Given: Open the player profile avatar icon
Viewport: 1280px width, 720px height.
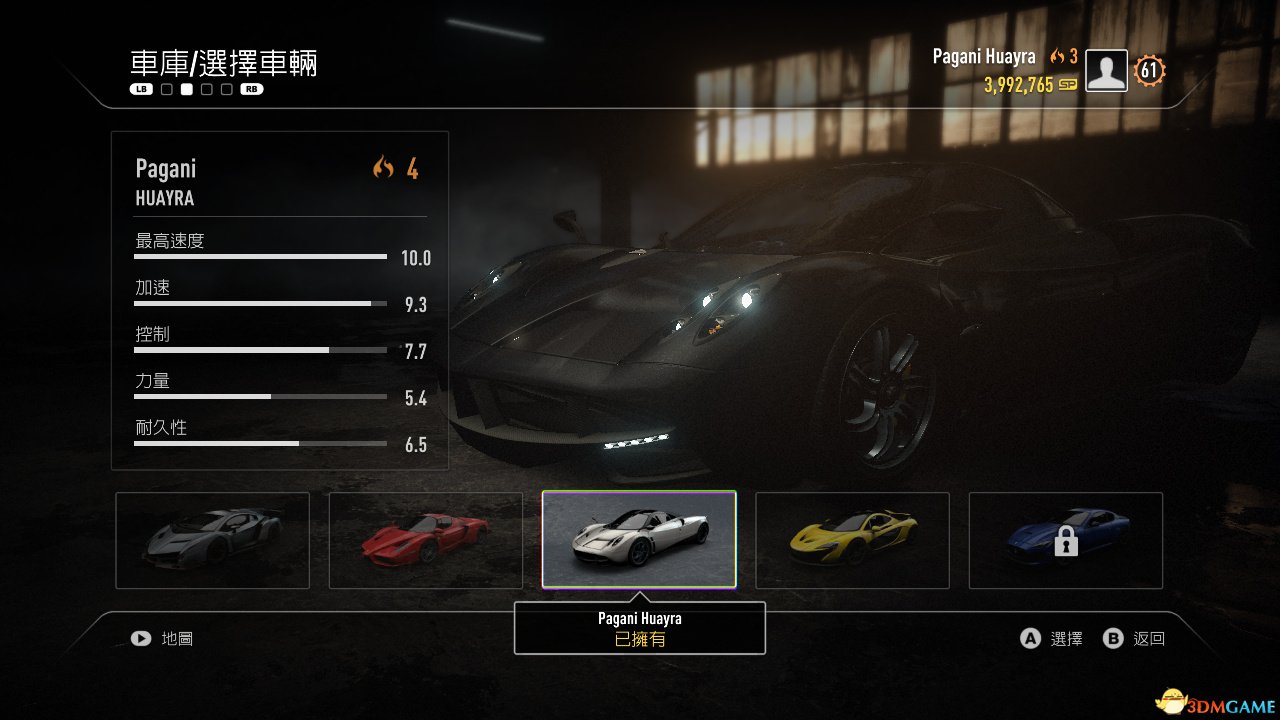Looking at the screenshot, I should click(x=1106, y=71).
